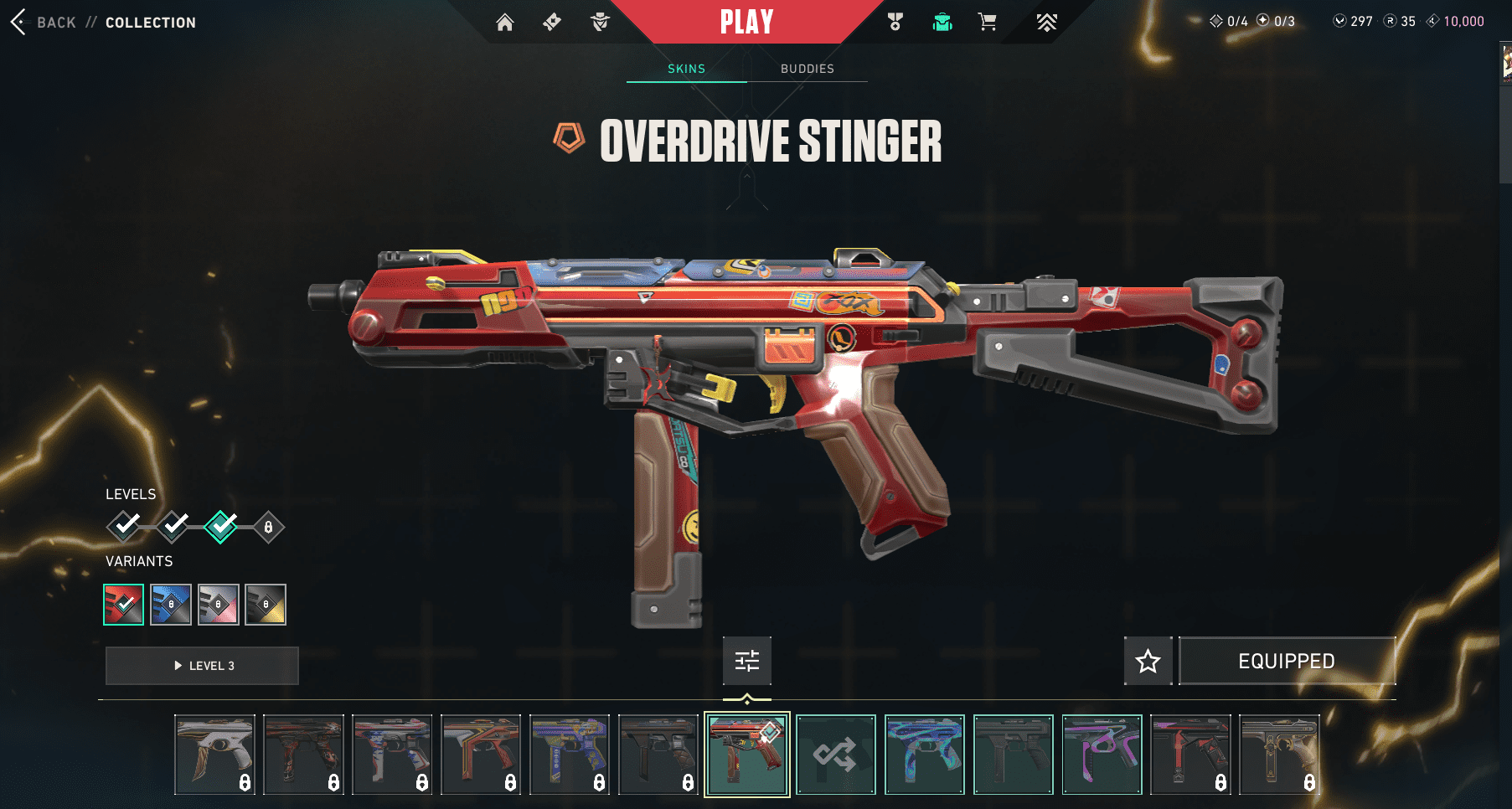Mark this skin as favorite

1148,662
